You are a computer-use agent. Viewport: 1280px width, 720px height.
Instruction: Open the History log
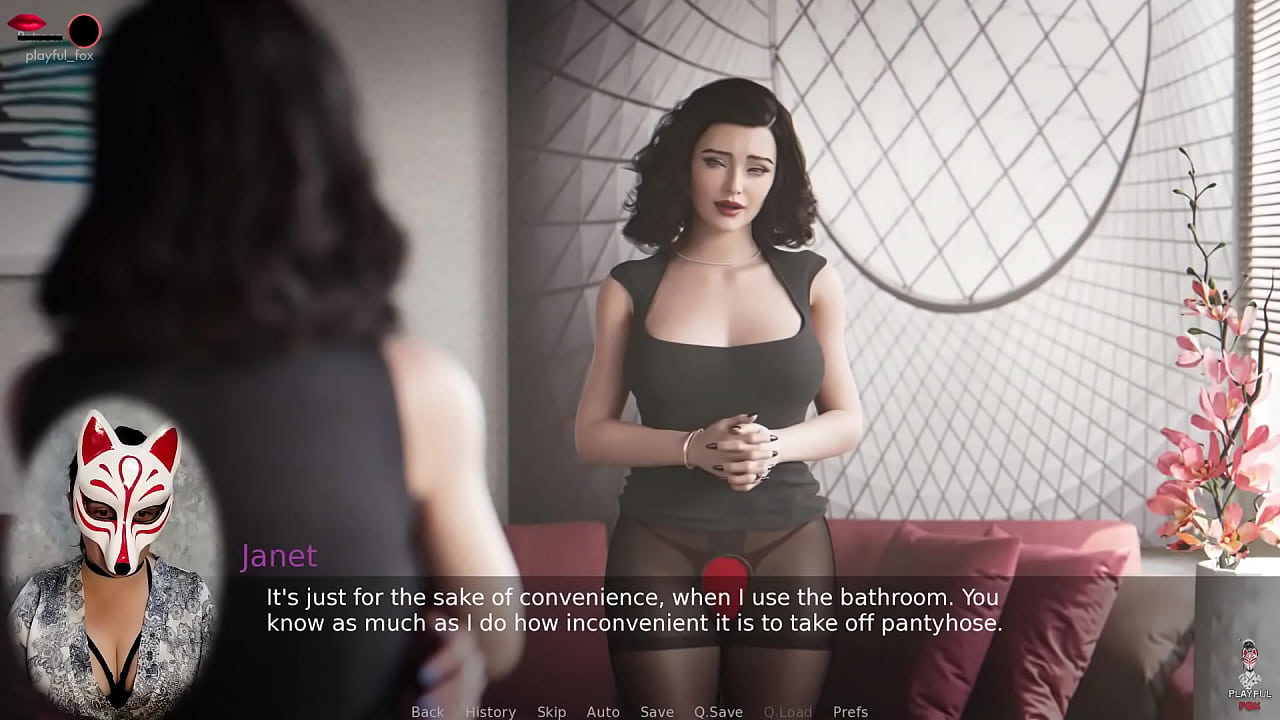point(490,712)
